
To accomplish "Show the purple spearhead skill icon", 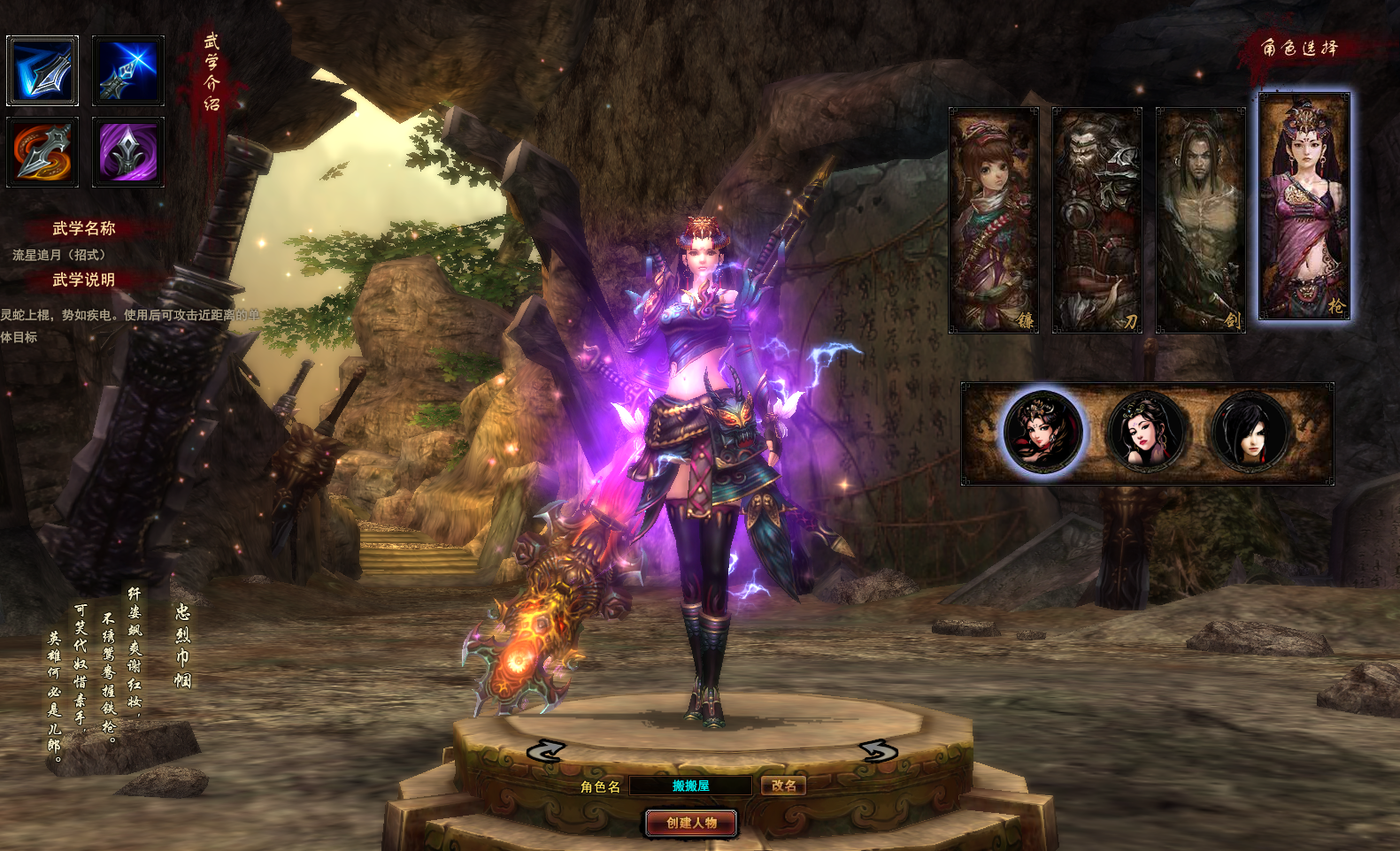I will (x=128, y=152).
